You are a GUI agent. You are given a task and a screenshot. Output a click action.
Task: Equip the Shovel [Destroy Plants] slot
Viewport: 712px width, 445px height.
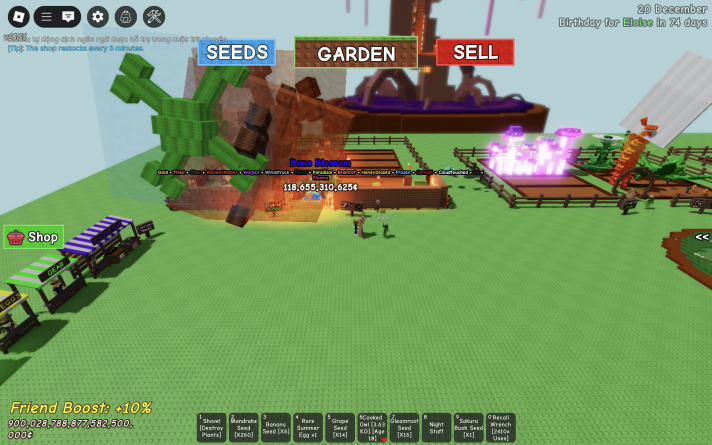(212, 427)
